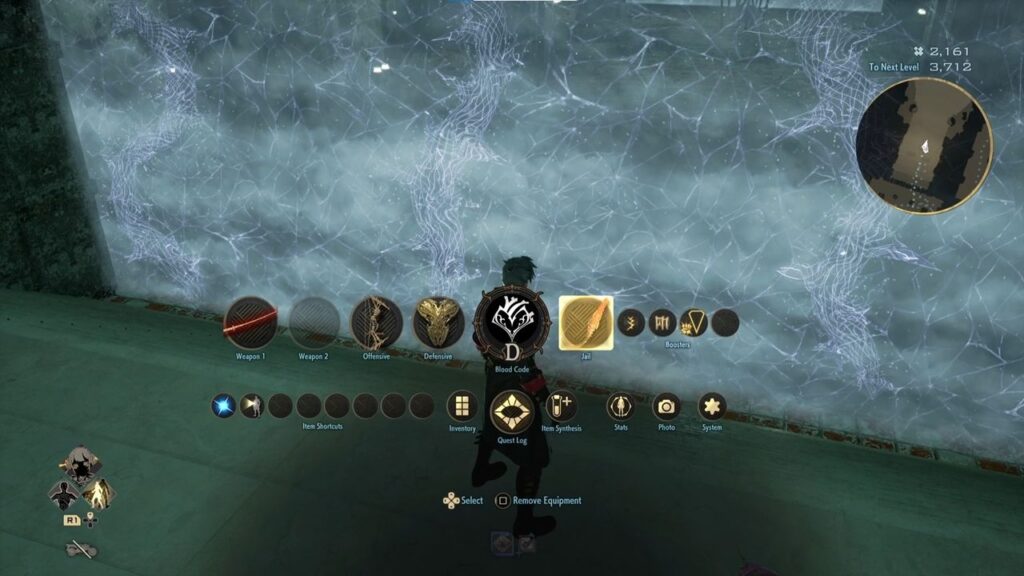Image resolution: width=1024 pixels, height=576 pixels.
Task: Select the booster with triangle symbol
Action: tap(693, 322)
